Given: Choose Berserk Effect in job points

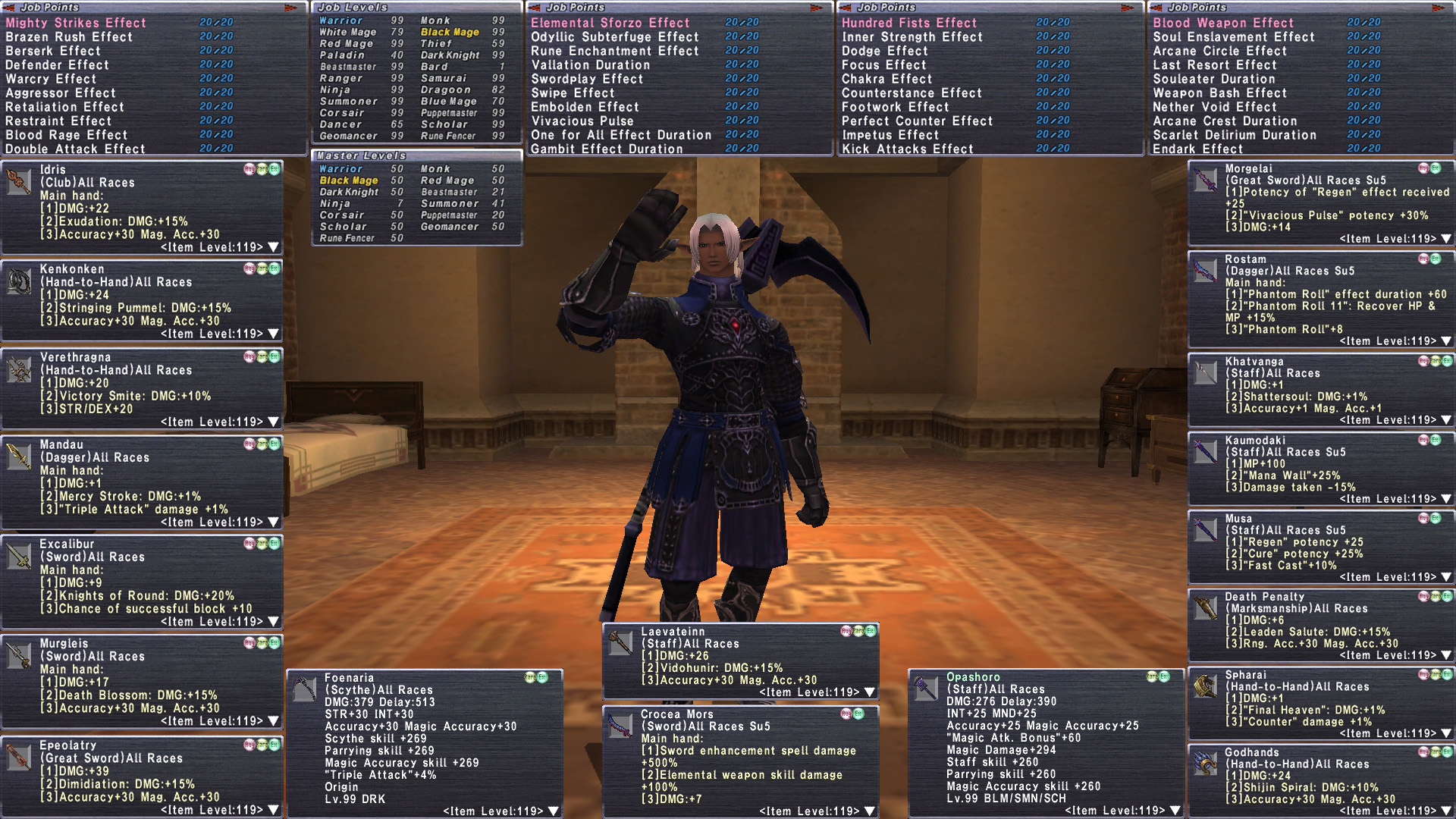Looking at the screenshot, I should 53,51.
